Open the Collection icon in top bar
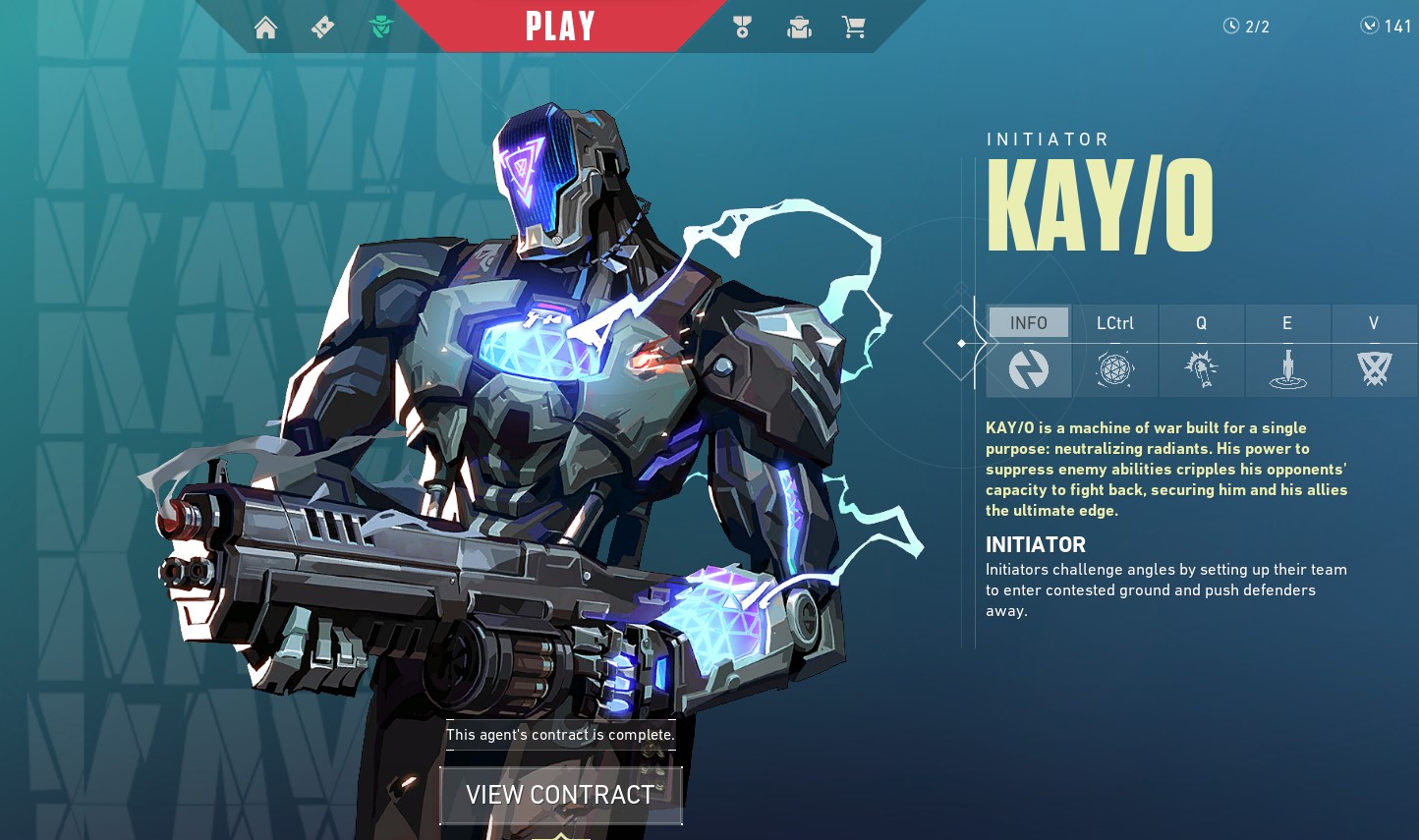 799,28
